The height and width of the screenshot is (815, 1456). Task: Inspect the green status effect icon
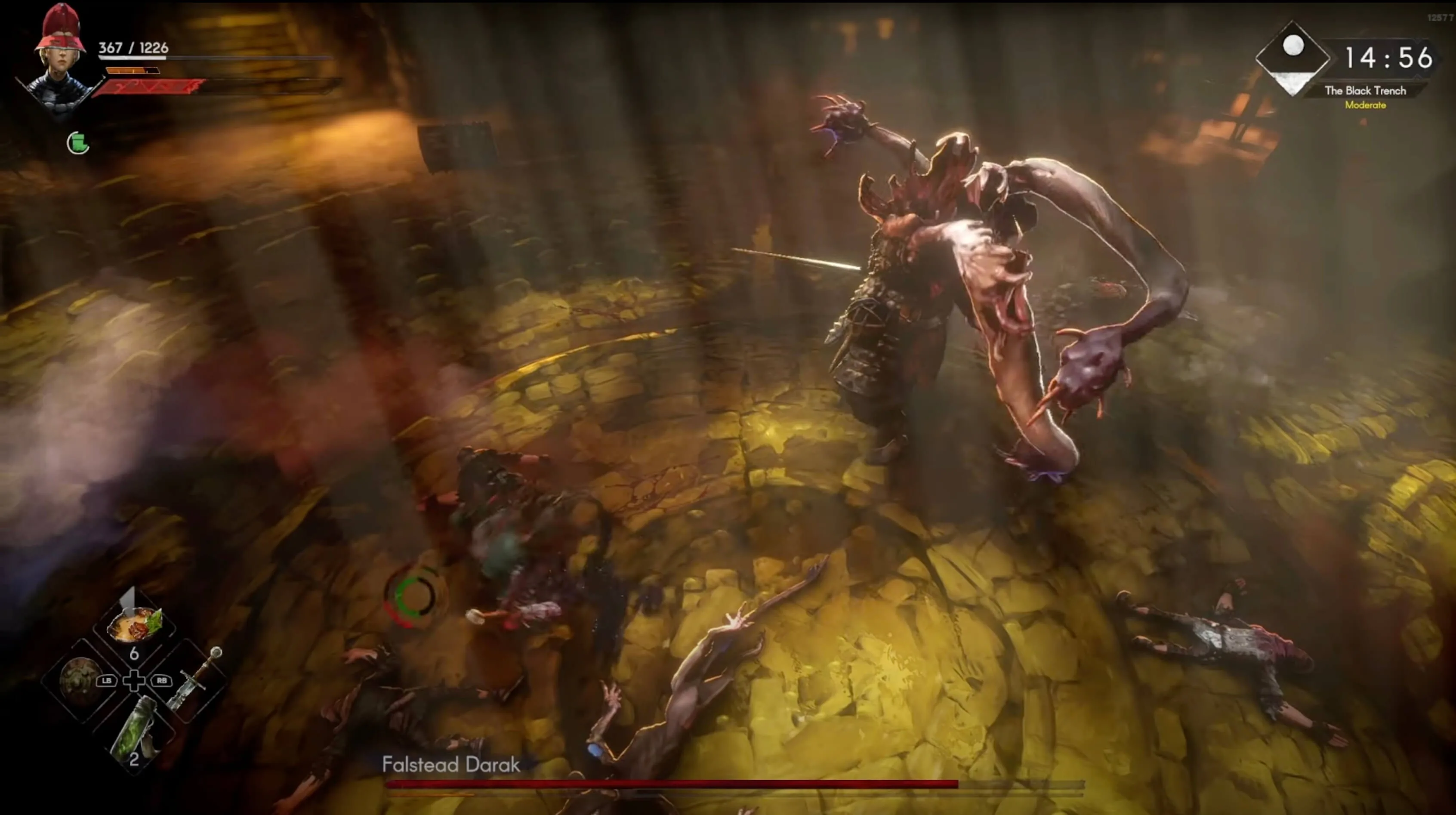click(x=78, y=143)
